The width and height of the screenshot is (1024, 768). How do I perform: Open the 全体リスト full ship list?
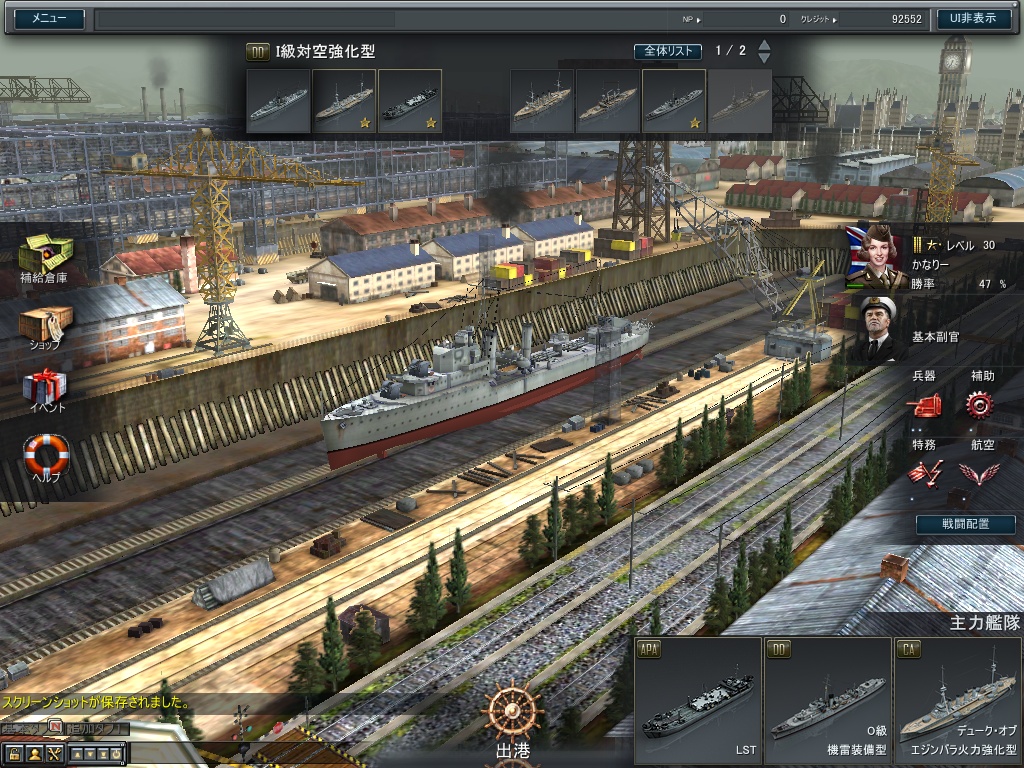(668, 51)
